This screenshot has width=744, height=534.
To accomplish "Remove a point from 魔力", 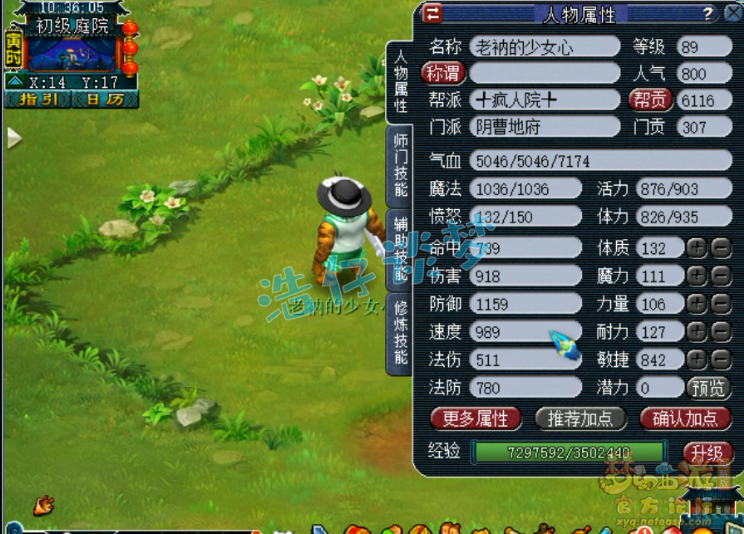I will pos(721,276).
